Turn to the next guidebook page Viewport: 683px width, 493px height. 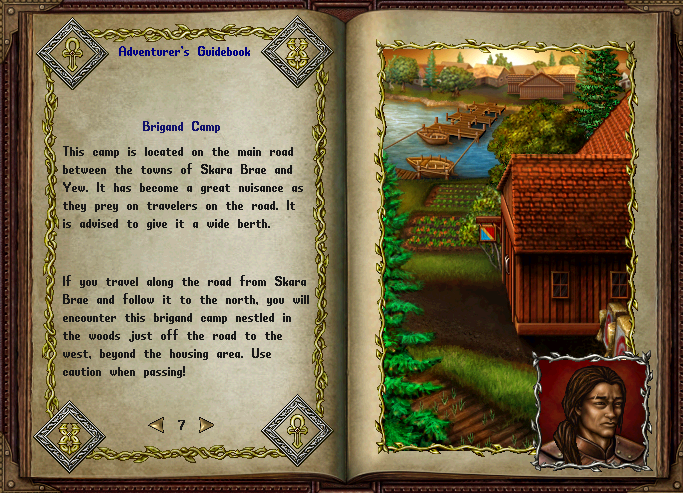tap(206, 425)
